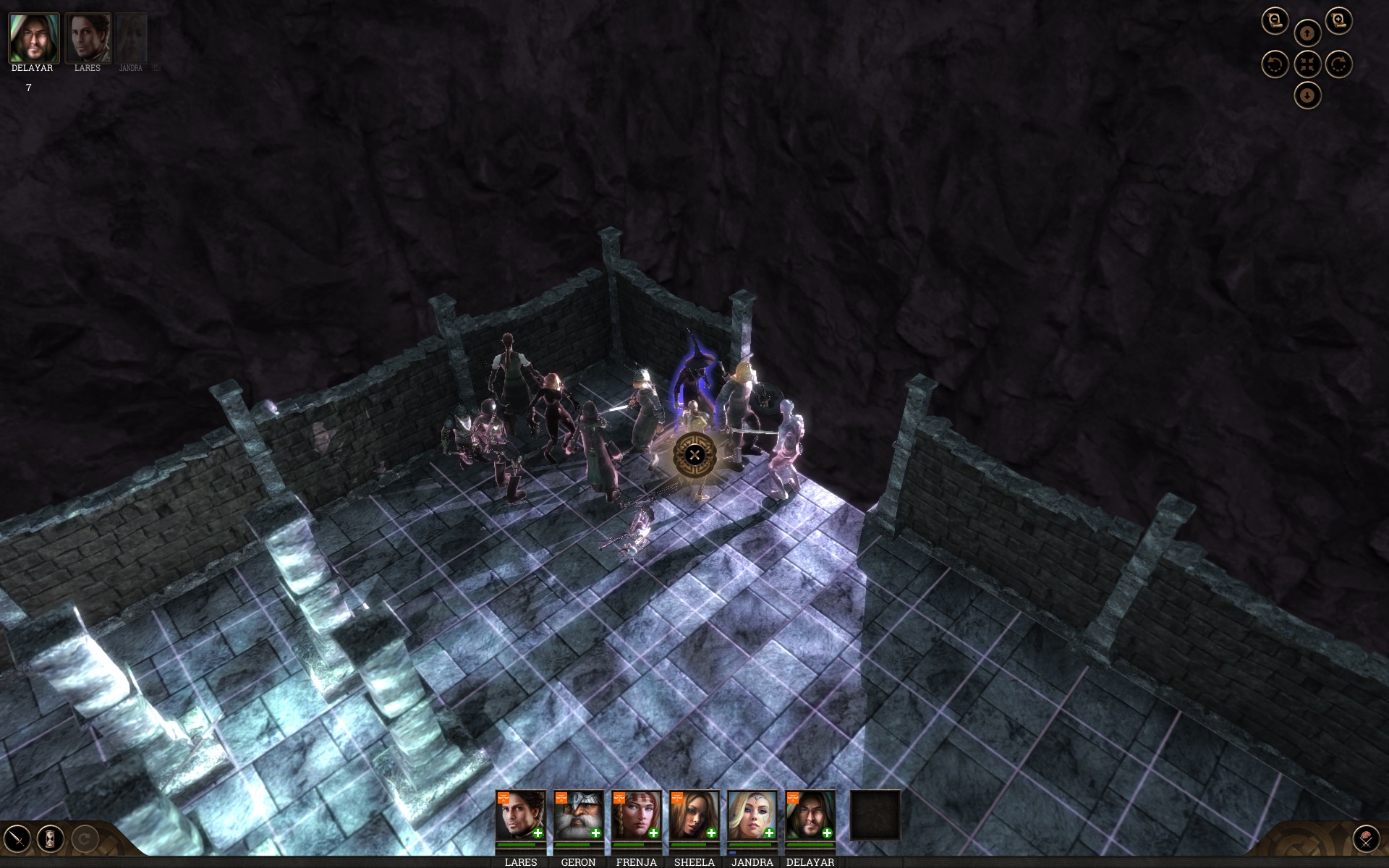Rotate the camera counterclockwise
Image resolution: width=1389 pixels, height=868 pixels.
tap(1275, 64)
